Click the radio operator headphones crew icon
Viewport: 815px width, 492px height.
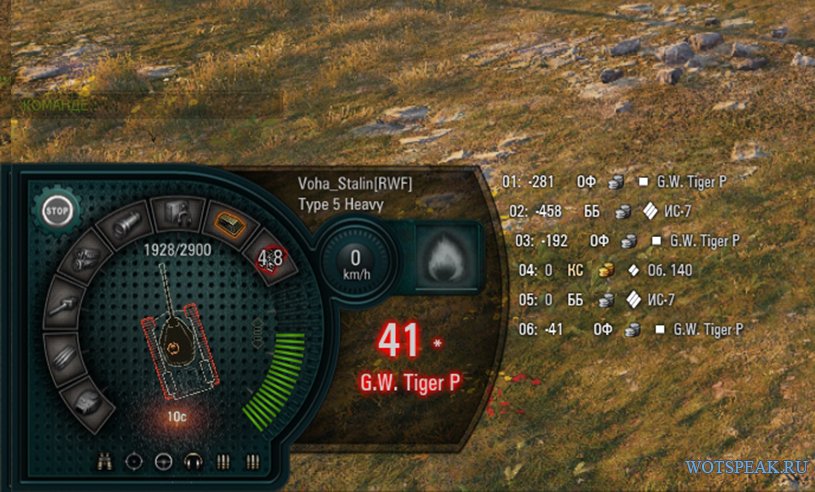tap(193, 461)
